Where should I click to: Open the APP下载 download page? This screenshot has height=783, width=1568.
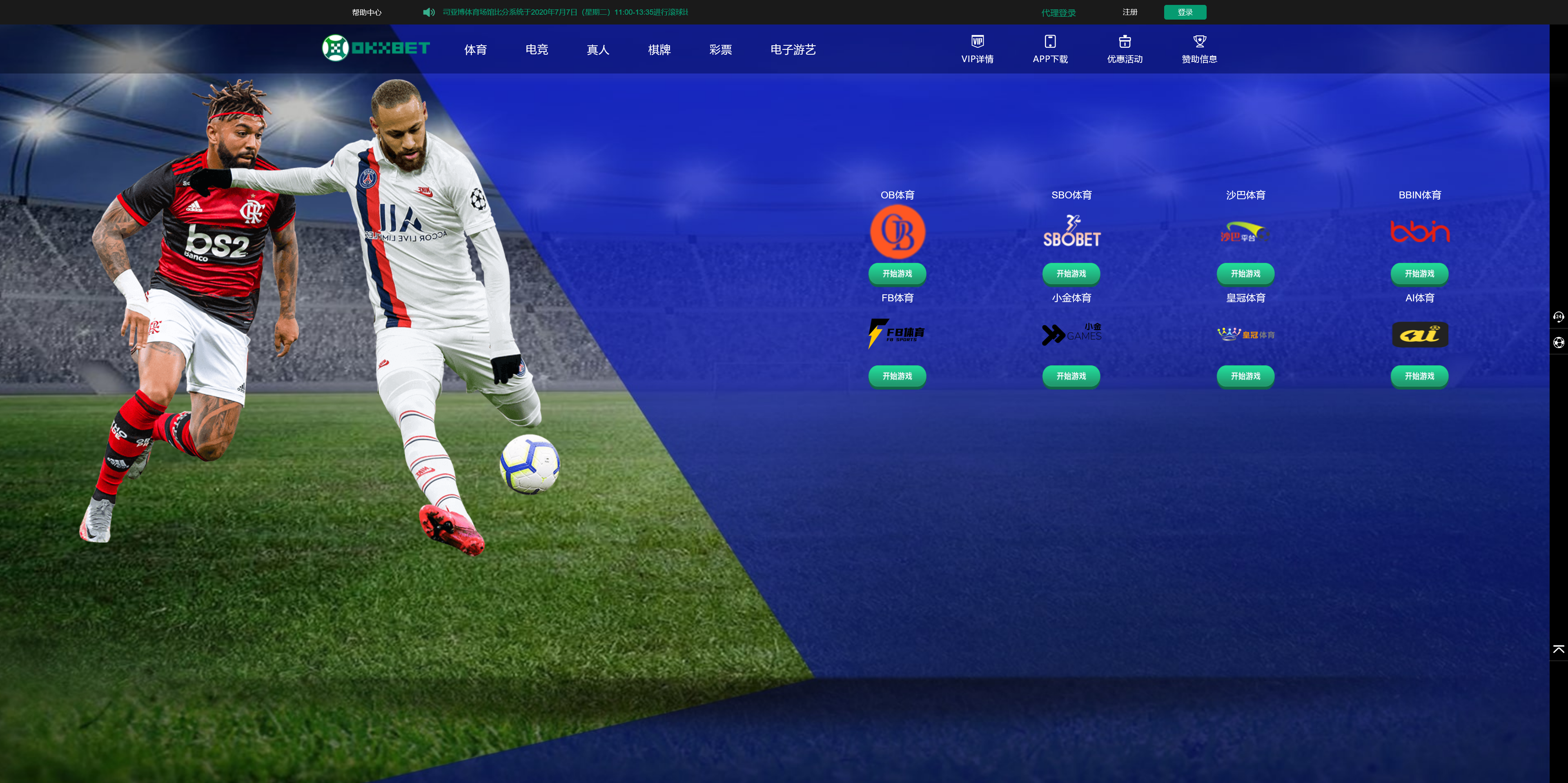point(1050,49)
